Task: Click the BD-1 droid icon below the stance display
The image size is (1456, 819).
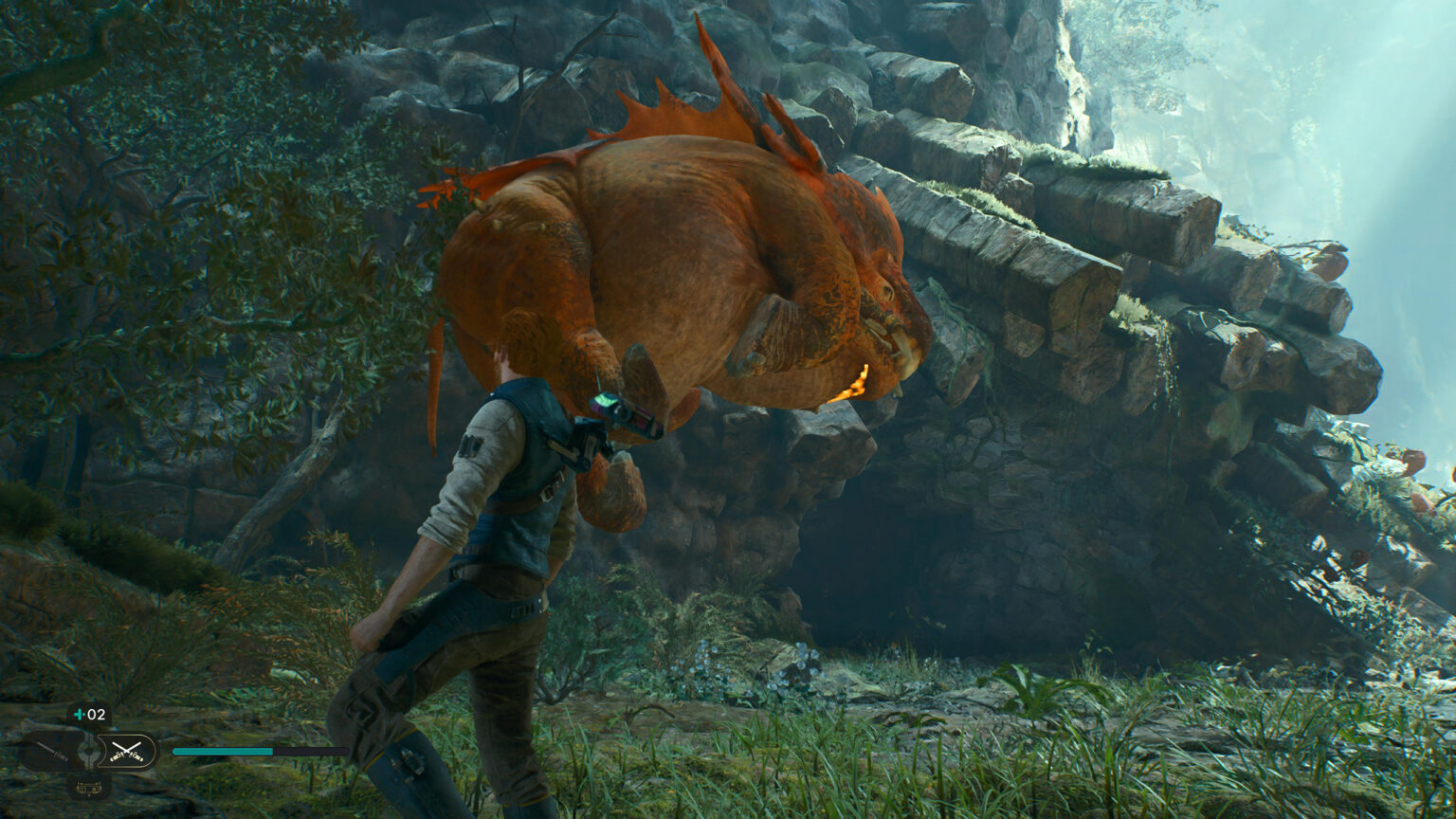Action: (x=91, y=790)
